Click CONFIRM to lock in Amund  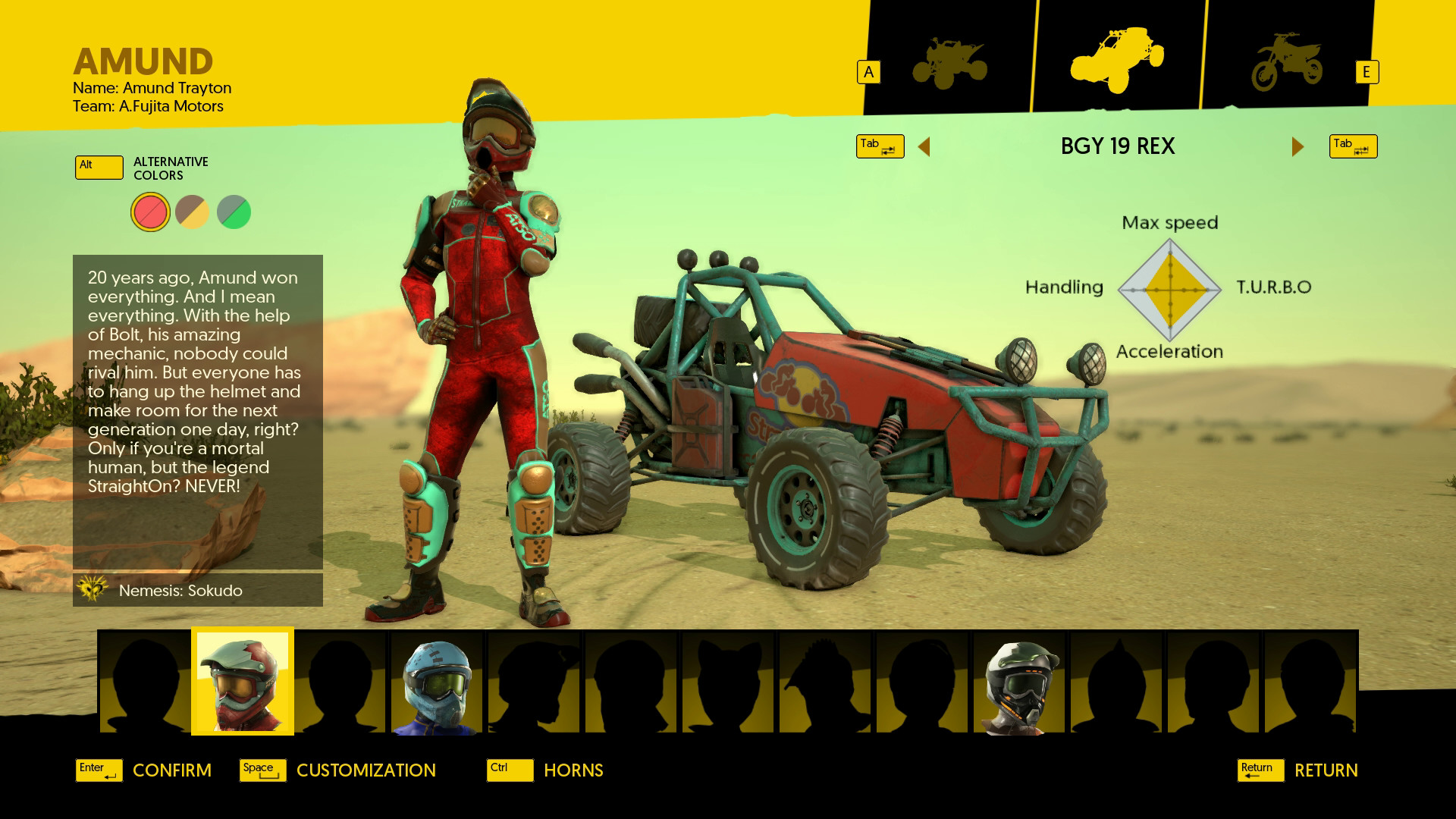[171, 770]
